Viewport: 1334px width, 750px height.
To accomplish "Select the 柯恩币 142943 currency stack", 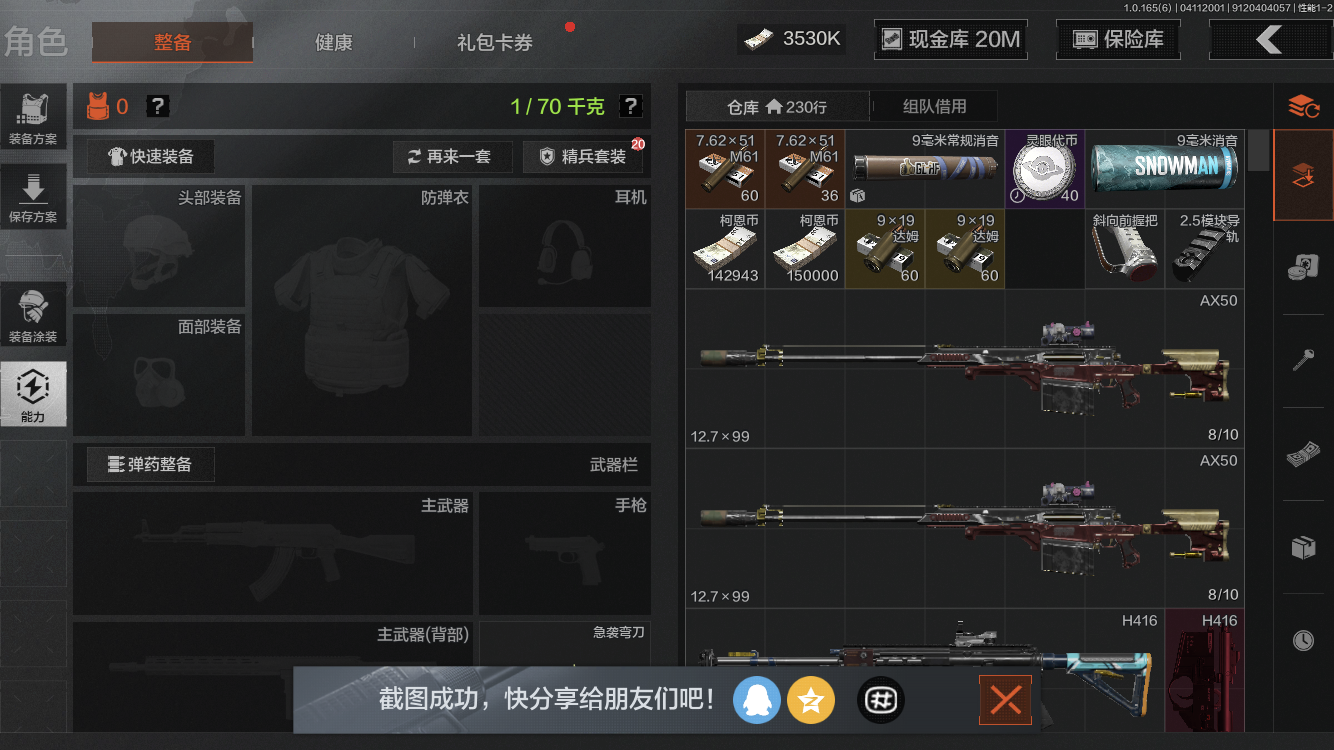I will coord(725,248).
